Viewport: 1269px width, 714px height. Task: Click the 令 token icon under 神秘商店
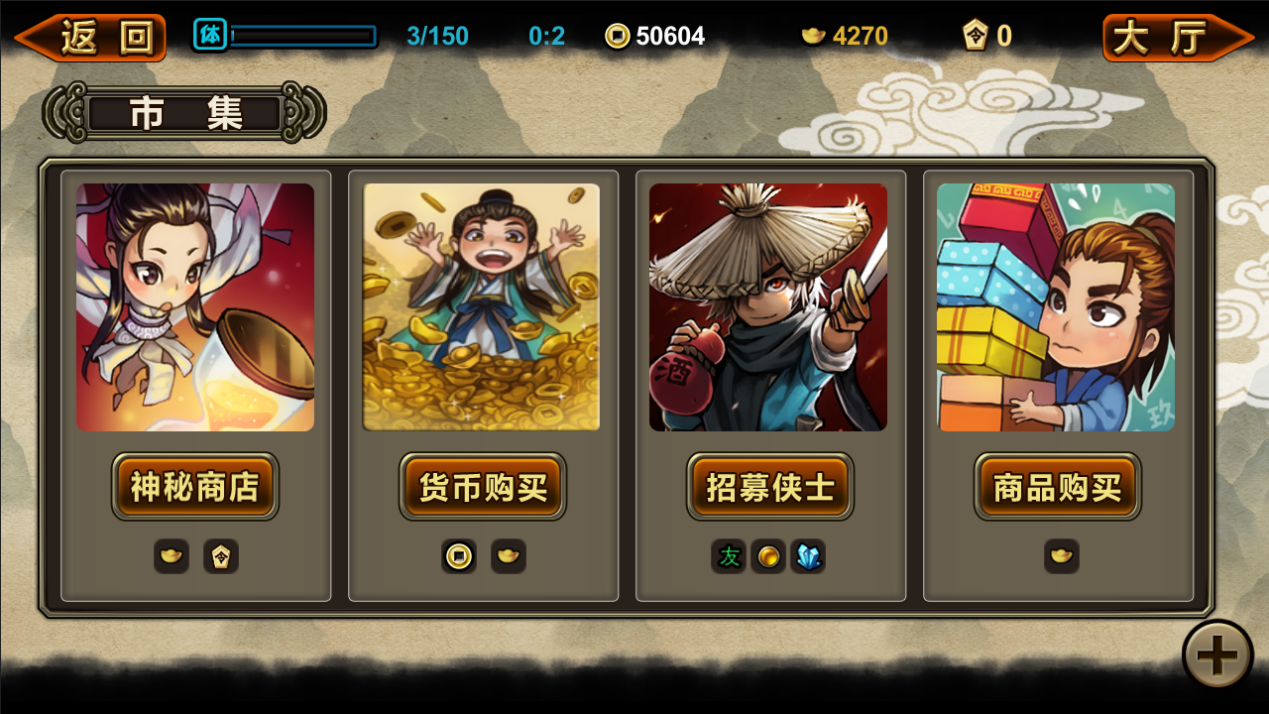click(221, 556)
